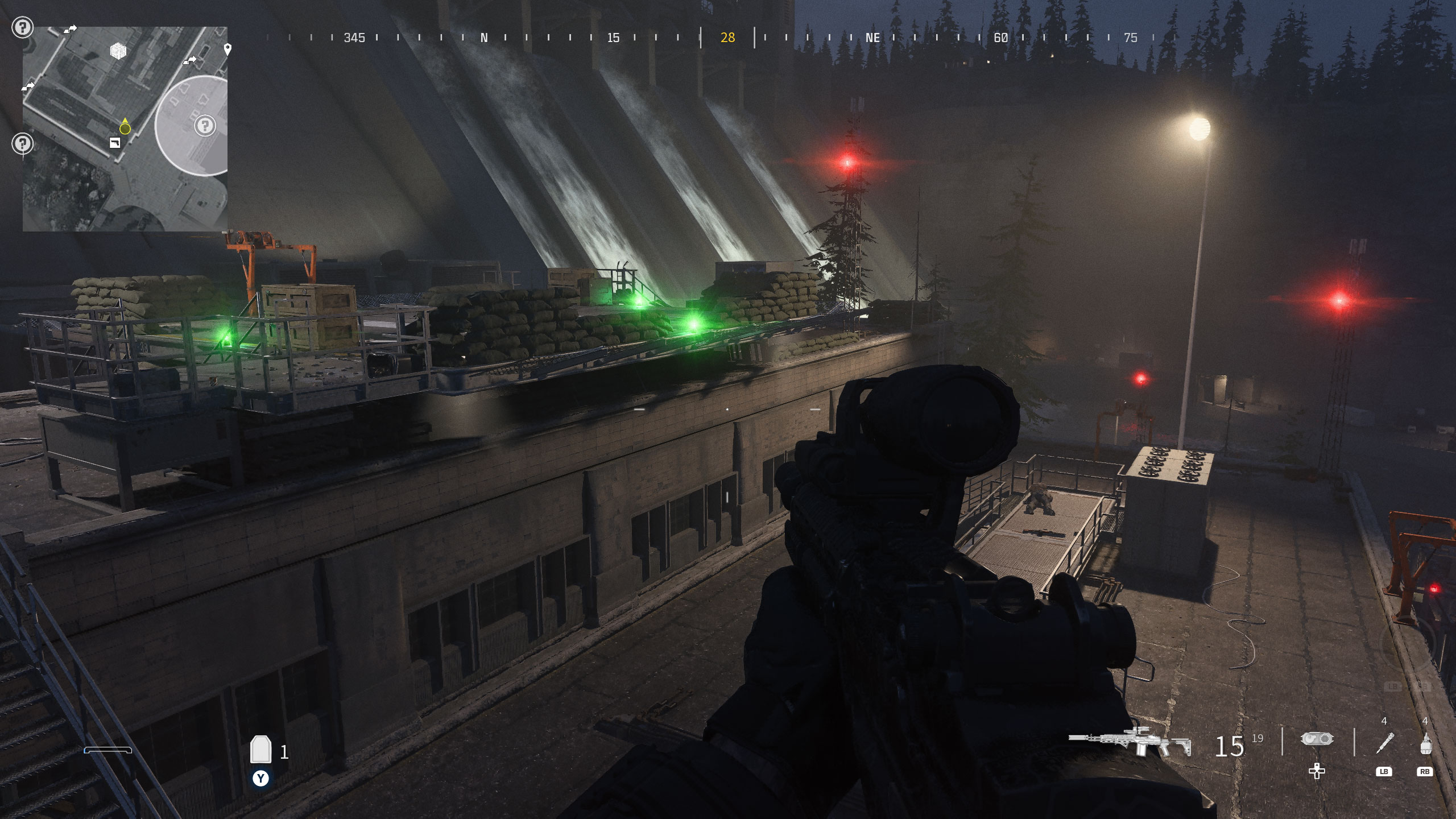Viewport: 1456px width, 819px height.
Task: Open the minimap in the corner
Action: (x=125, y=129)
